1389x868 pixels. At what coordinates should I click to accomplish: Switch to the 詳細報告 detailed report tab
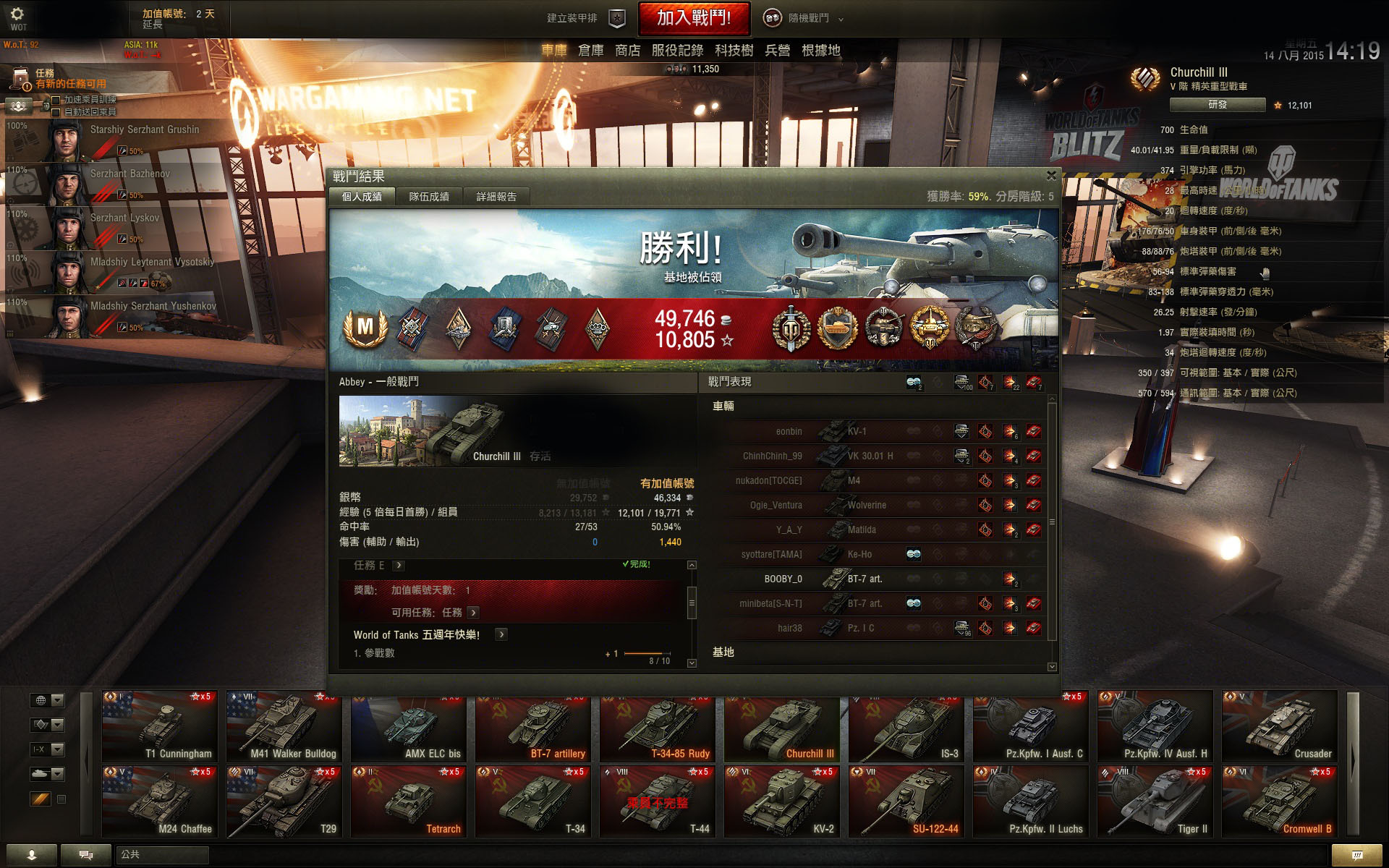pos(496,197)
